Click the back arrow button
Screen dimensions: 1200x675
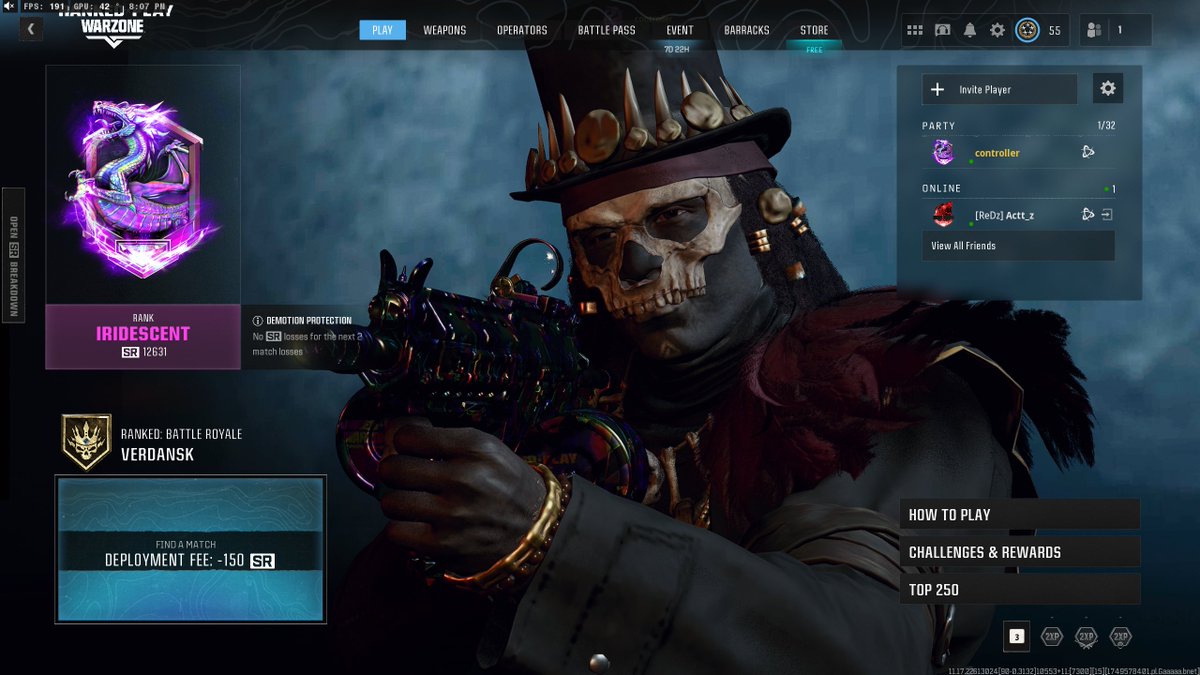(x=31, y=30)
